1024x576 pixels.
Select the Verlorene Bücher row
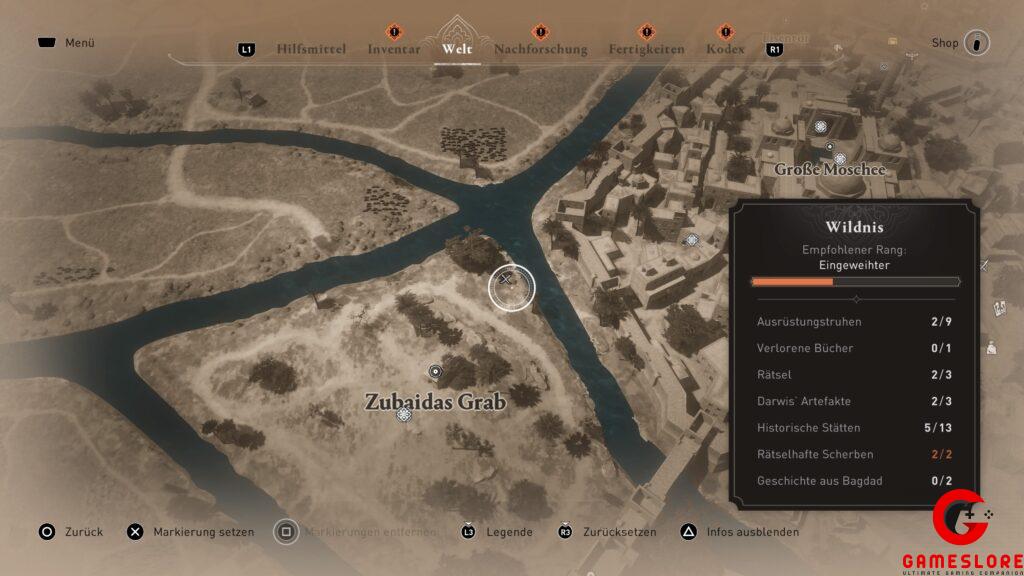point(854,348)
